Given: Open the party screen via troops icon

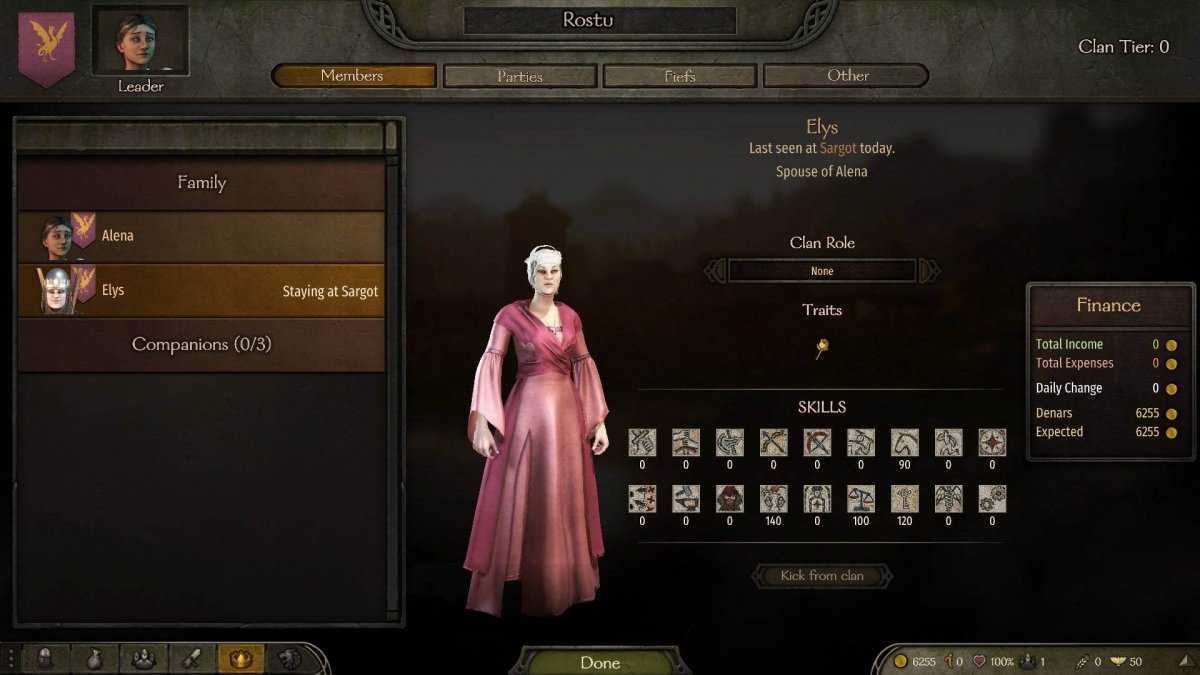Looking at the screenshot, I should 142,658.
